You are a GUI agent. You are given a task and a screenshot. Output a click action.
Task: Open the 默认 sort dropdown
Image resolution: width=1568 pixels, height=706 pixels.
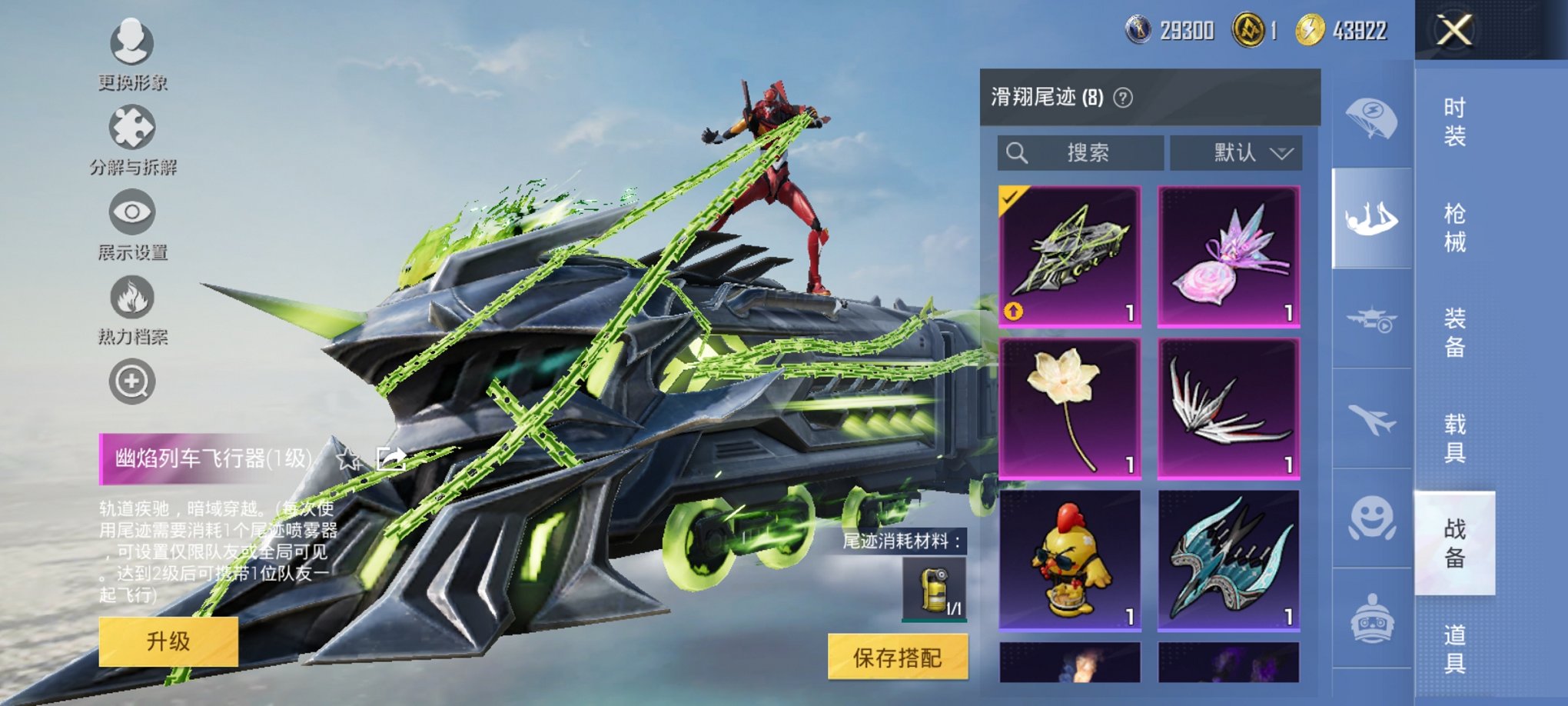tap(1237, 152)
